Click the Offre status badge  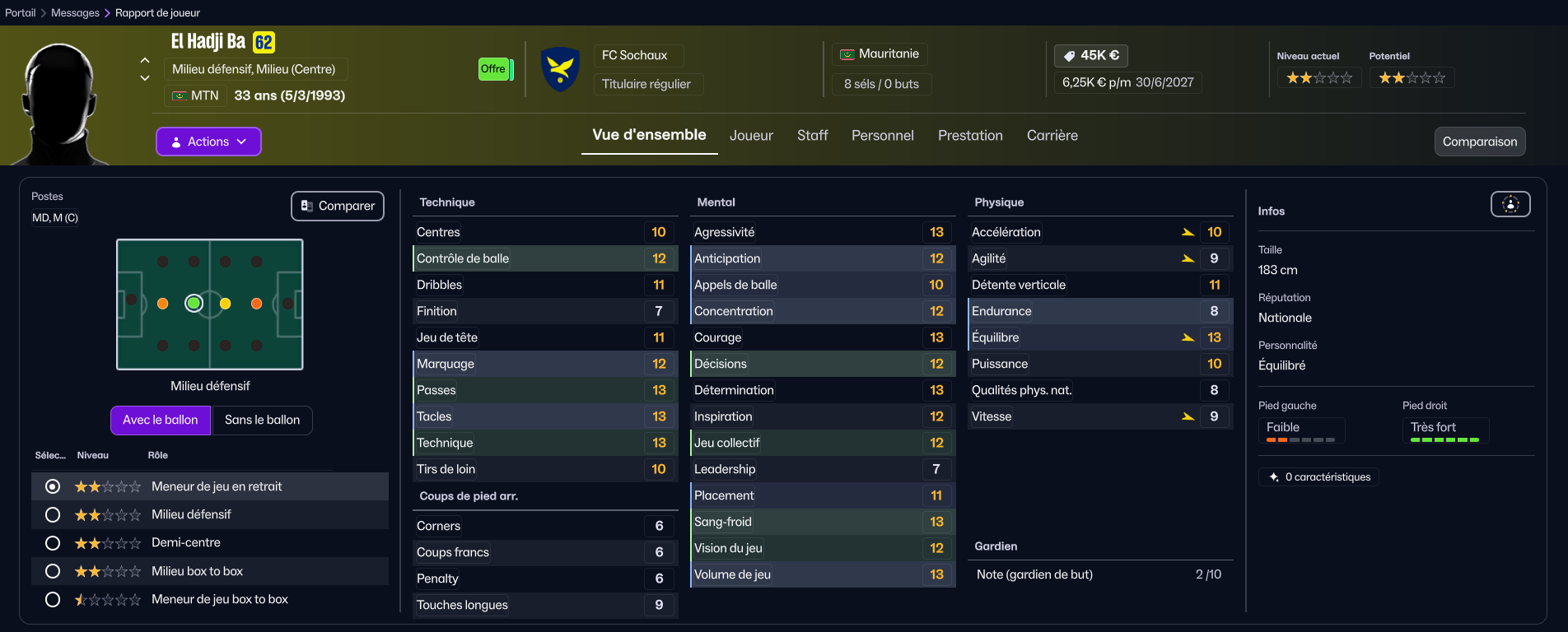pyautogui.click(x=493, y=69)
